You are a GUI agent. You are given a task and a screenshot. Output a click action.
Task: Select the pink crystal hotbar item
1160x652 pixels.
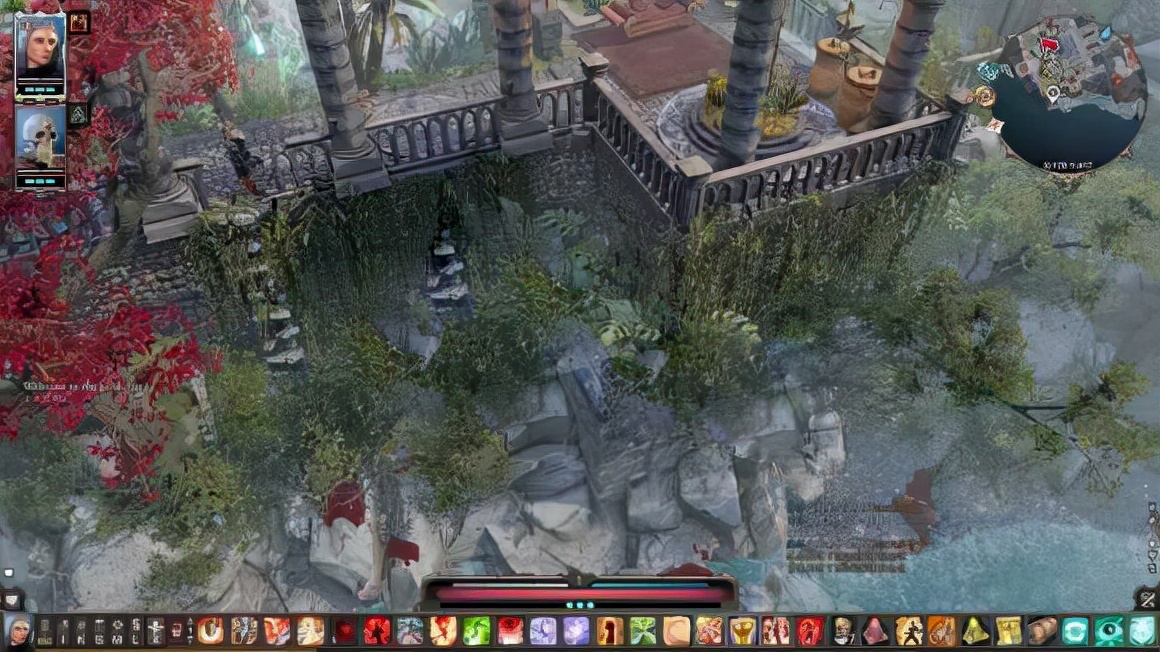(875, 631)
